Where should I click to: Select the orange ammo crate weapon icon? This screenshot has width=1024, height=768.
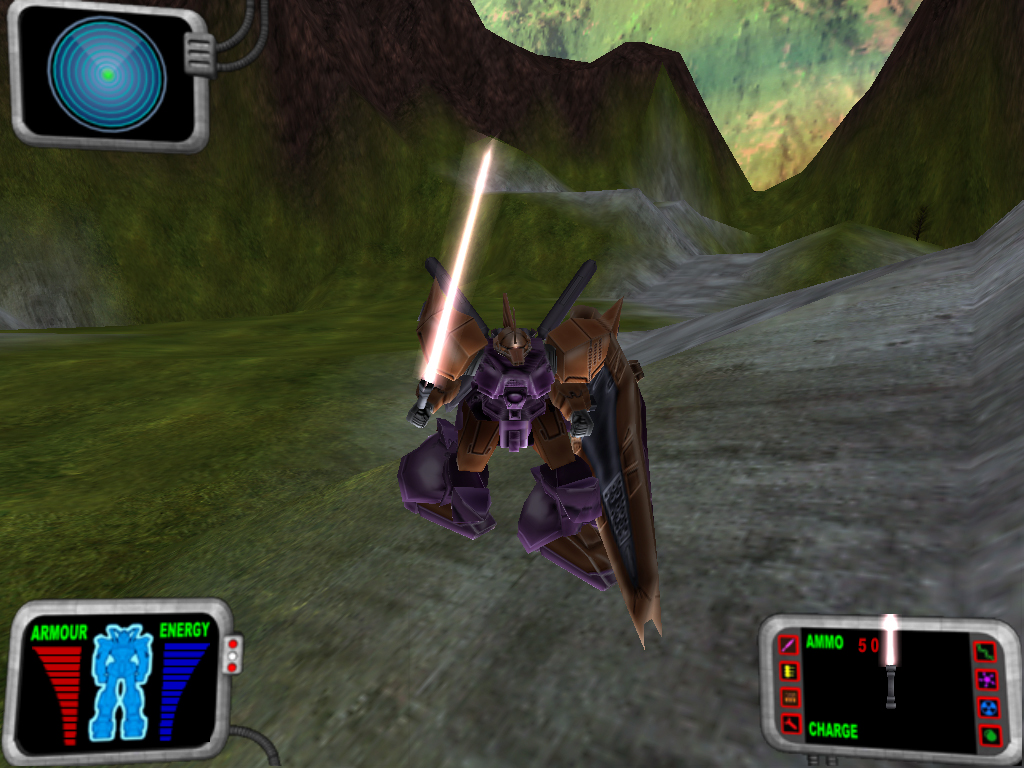tap(789, 697)
